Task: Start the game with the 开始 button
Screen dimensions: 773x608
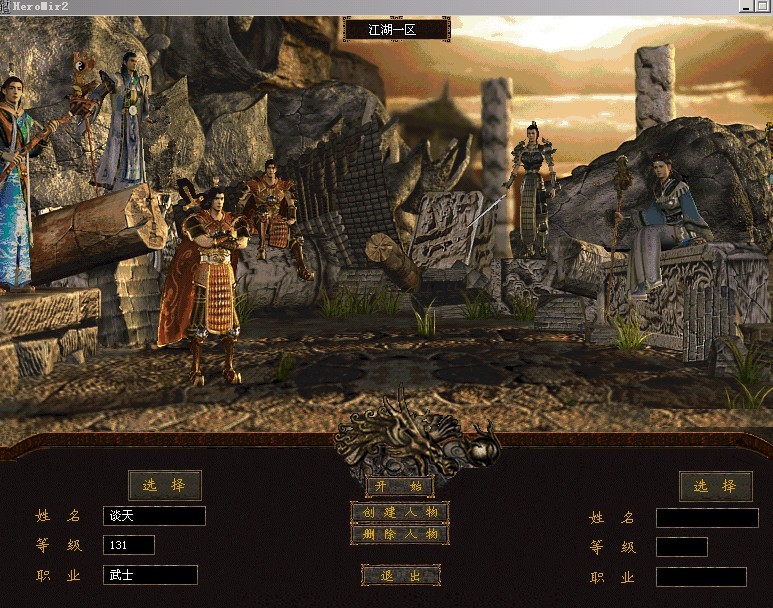Action: click(x=399, y=487)
